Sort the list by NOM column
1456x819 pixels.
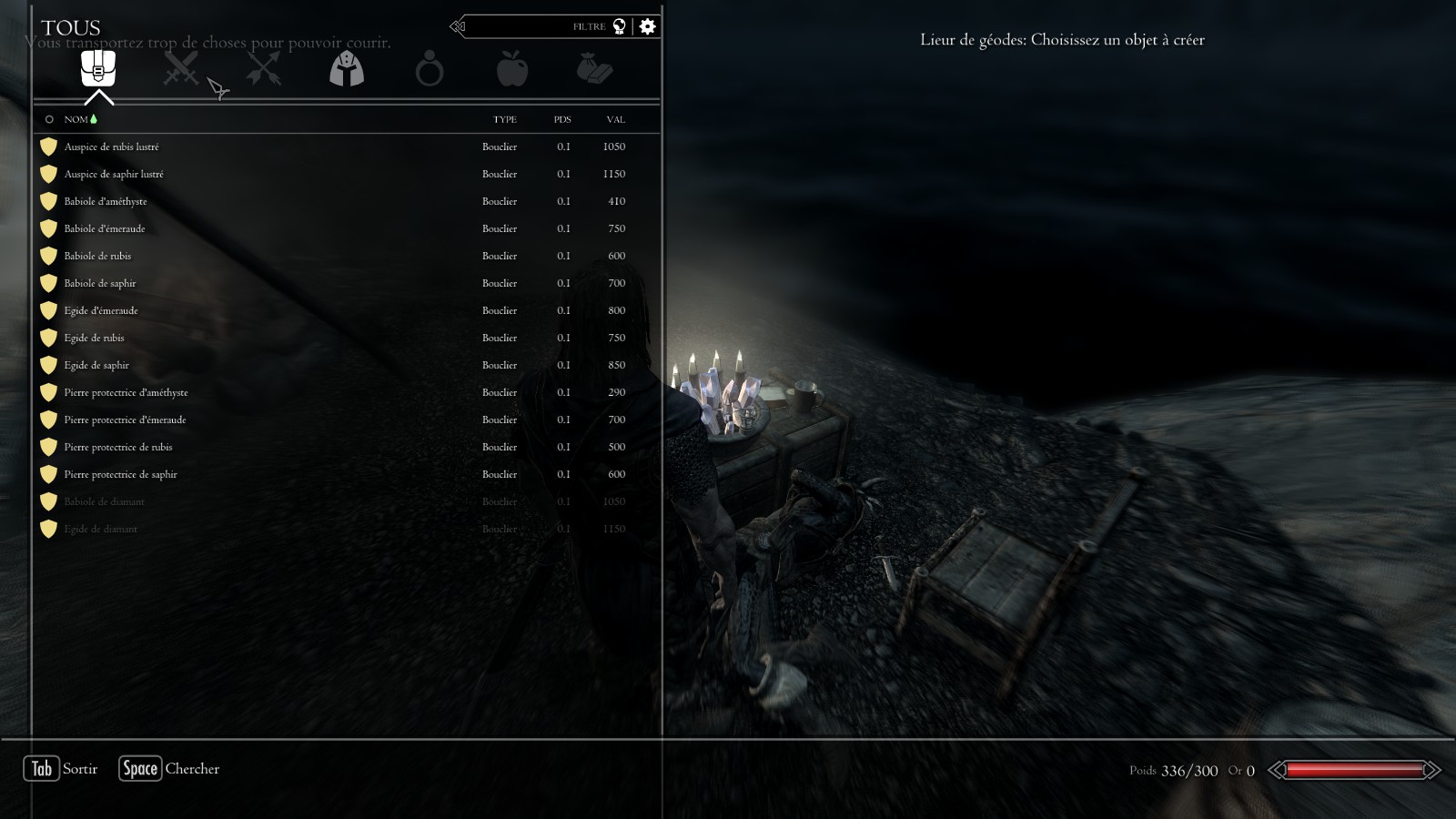click(76, 119)
